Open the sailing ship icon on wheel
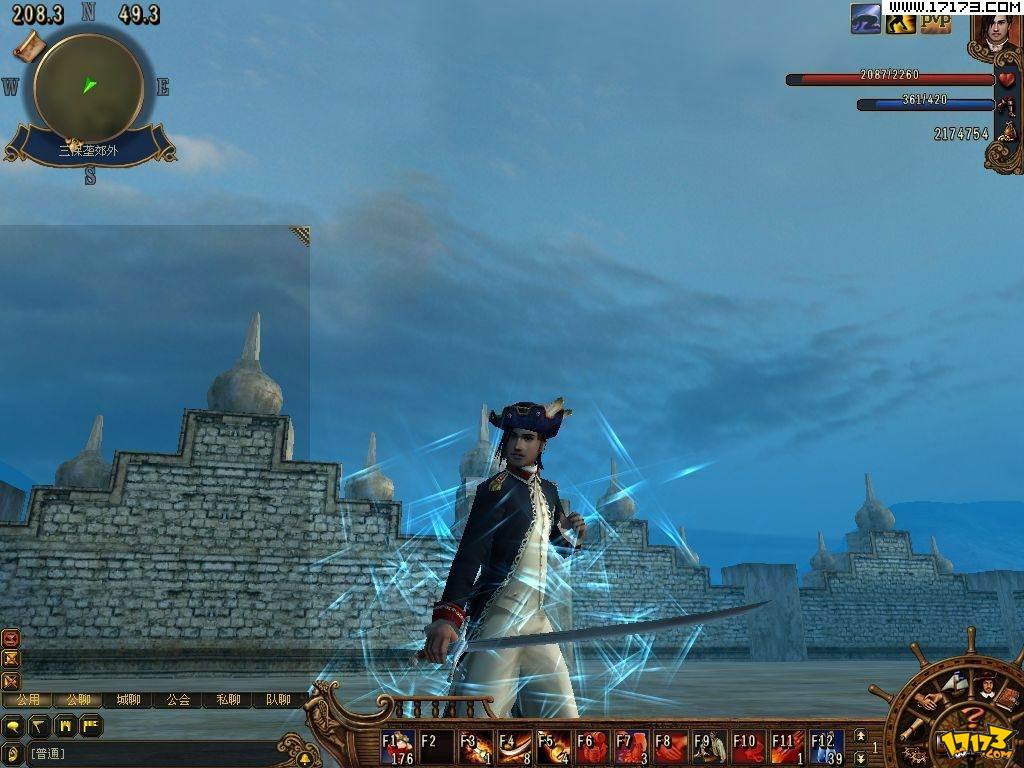The width and height of the screenshot is (1024, 768). click(x=953, y=685)
